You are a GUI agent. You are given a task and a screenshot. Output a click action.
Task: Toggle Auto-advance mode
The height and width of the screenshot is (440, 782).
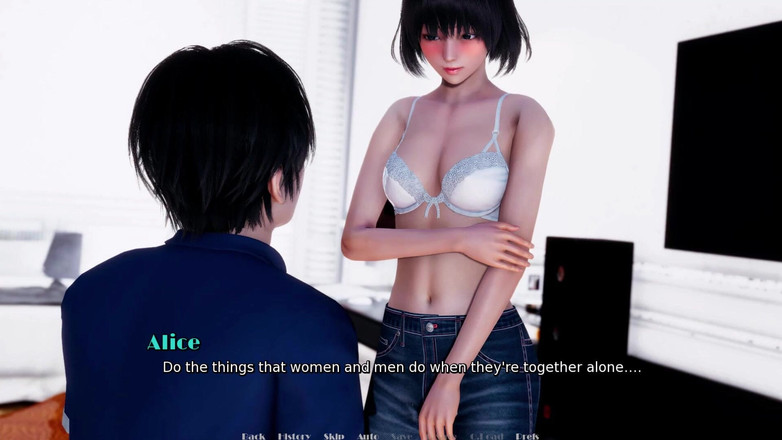367,436
